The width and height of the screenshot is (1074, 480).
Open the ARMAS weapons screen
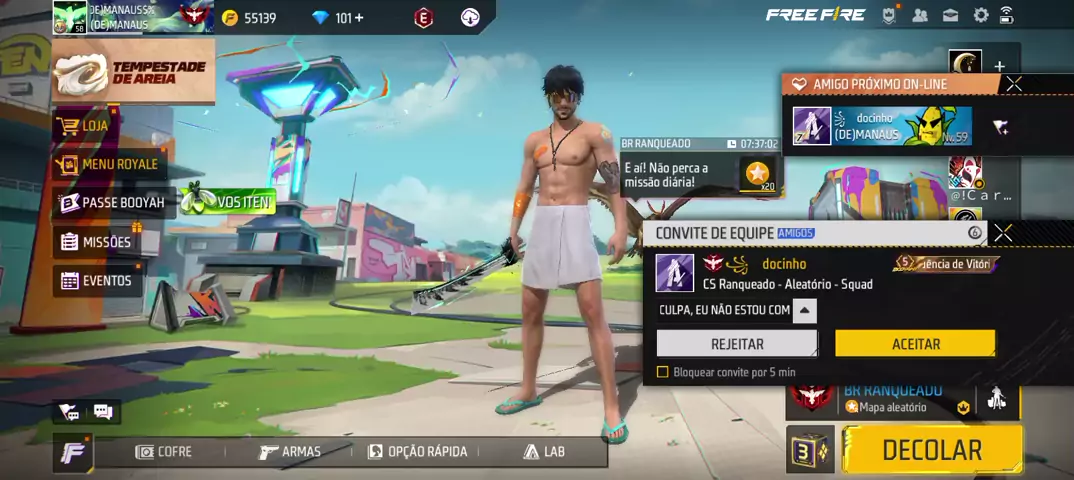click(290, 452)
